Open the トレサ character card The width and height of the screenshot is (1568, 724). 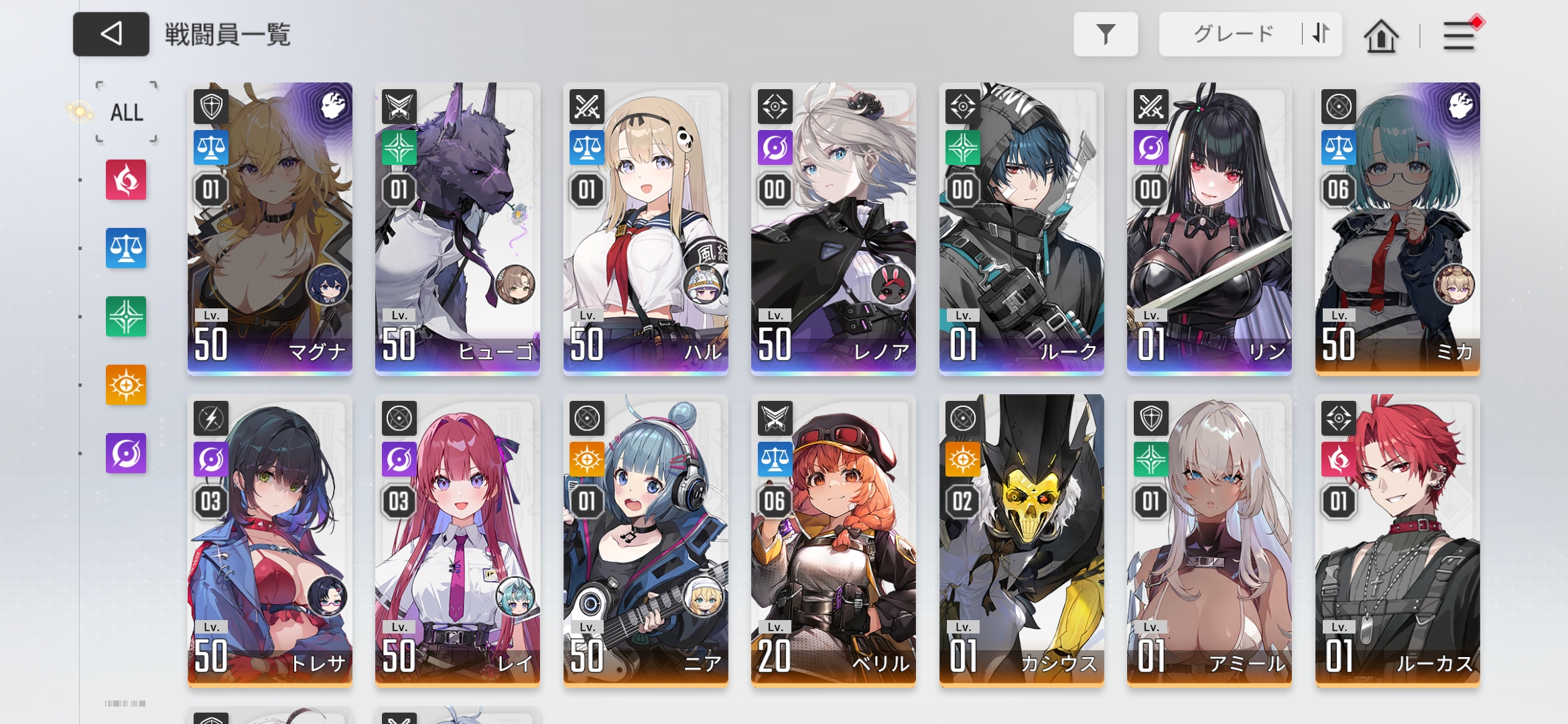click(270, 540)
